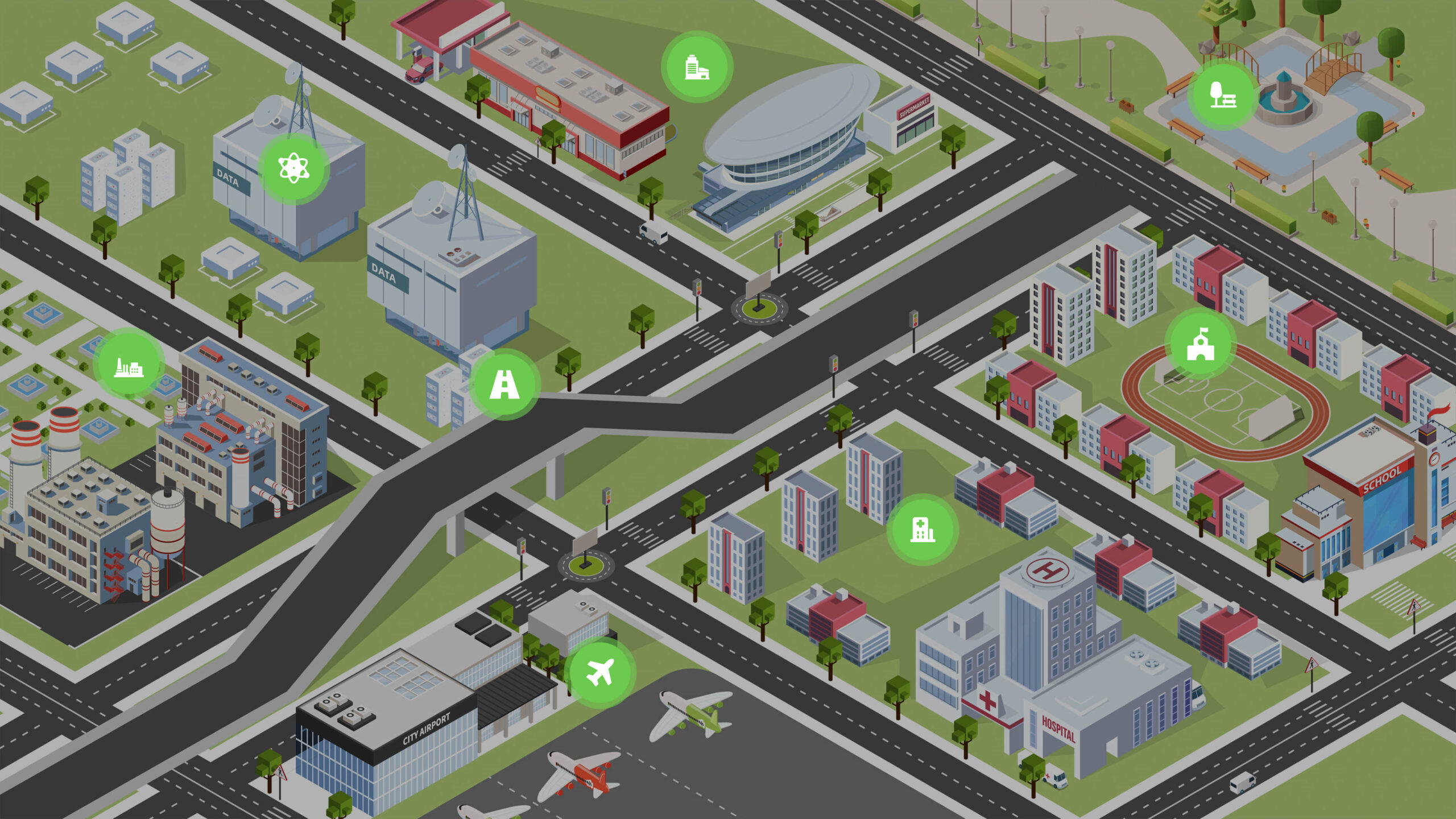Viewport: 1456px width, 819px height.
Task: Select the school building marker
Action: point(1200,344)
